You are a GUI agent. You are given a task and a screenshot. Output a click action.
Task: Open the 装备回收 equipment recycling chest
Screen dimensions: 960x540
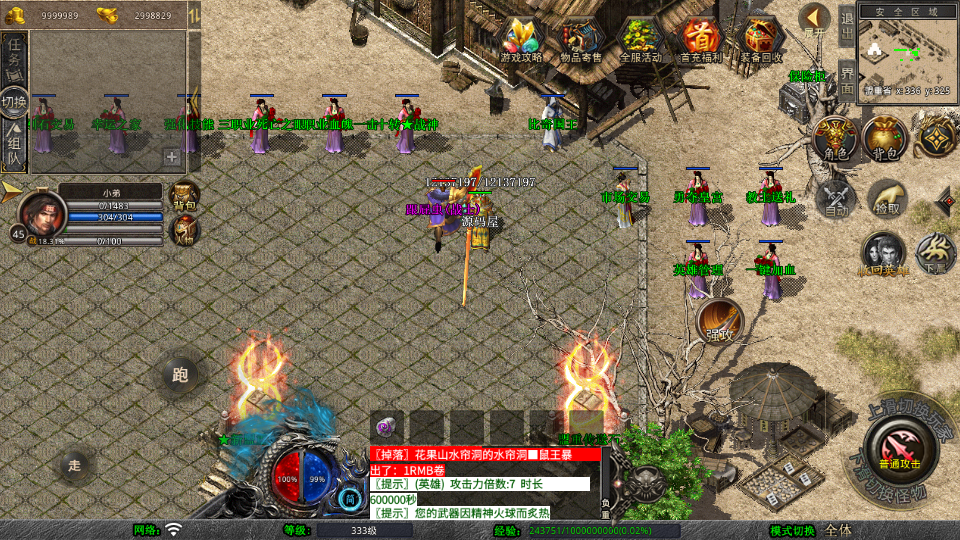[762, 40]
